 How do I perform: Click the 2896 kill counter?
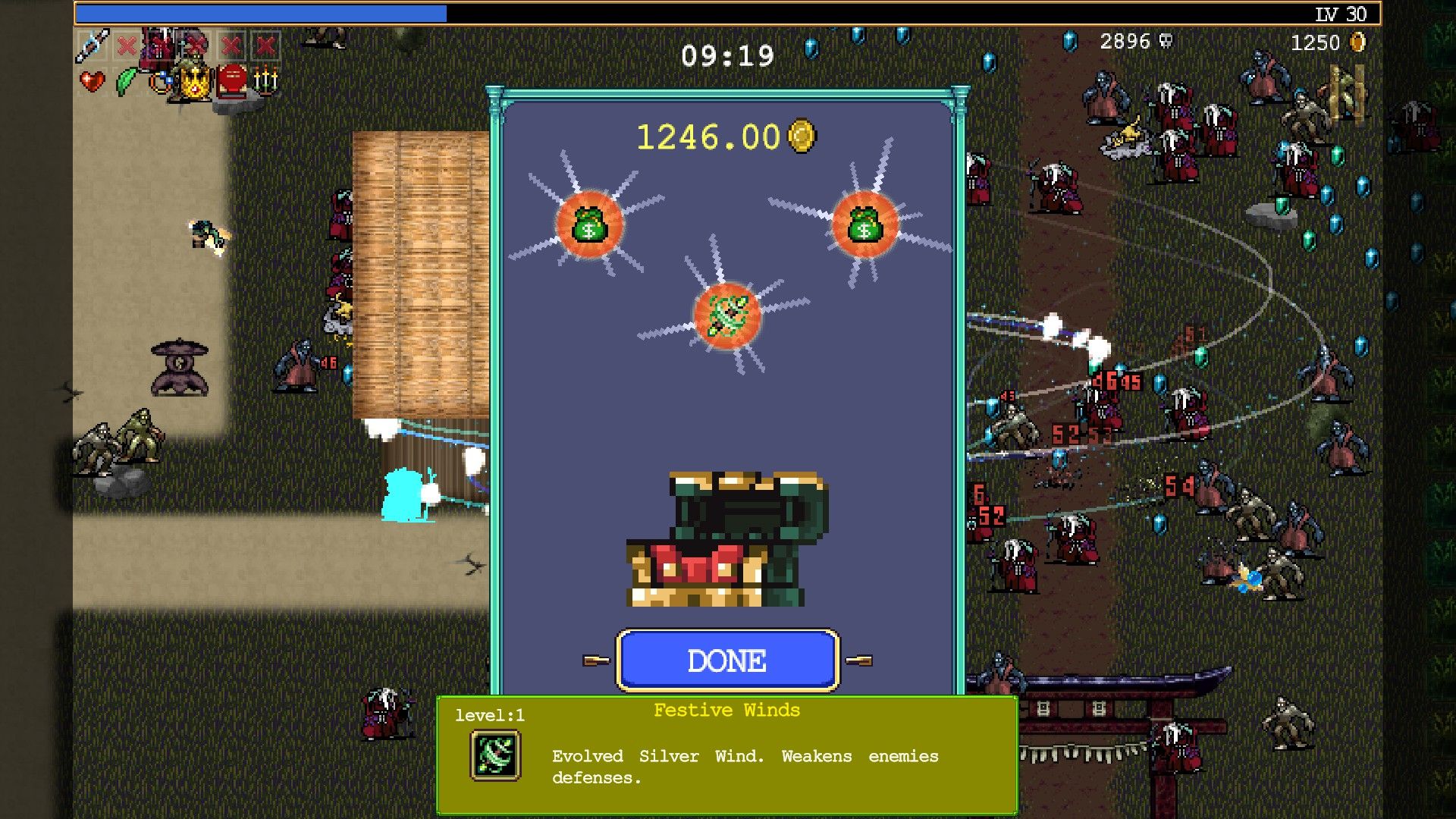point(1124,42)
